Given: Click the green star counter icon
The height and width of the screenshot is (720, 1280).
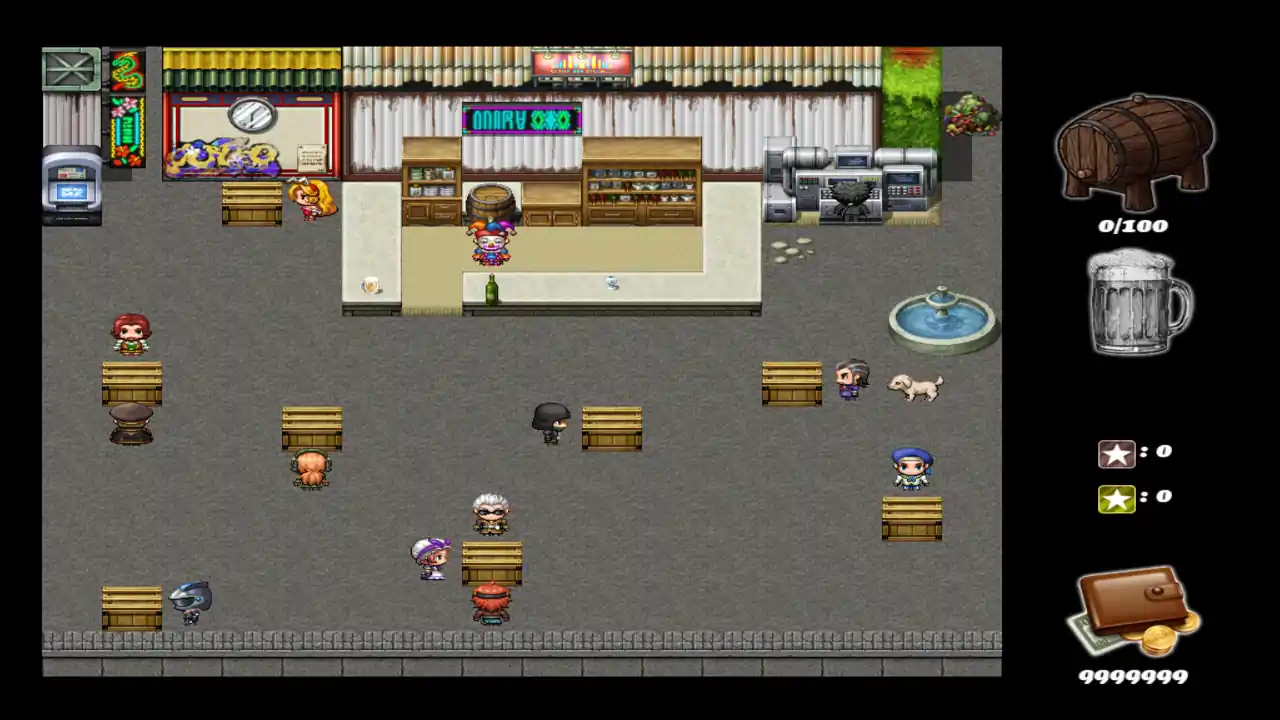Looking at the screenshot, I should tap(1117, 498).
